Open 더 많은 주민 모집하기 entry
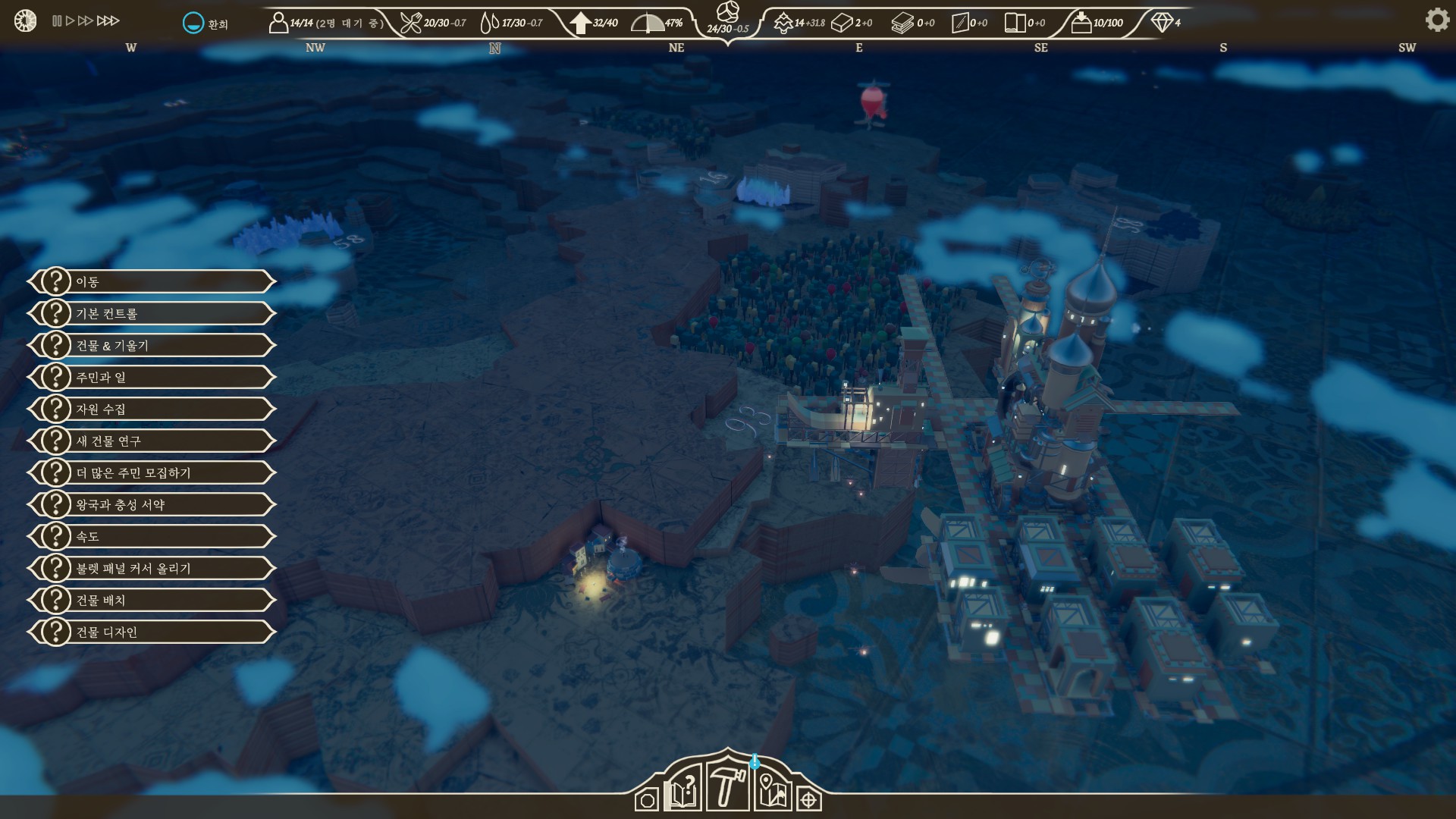This screenshot has width=1456, height=819. 152,472
